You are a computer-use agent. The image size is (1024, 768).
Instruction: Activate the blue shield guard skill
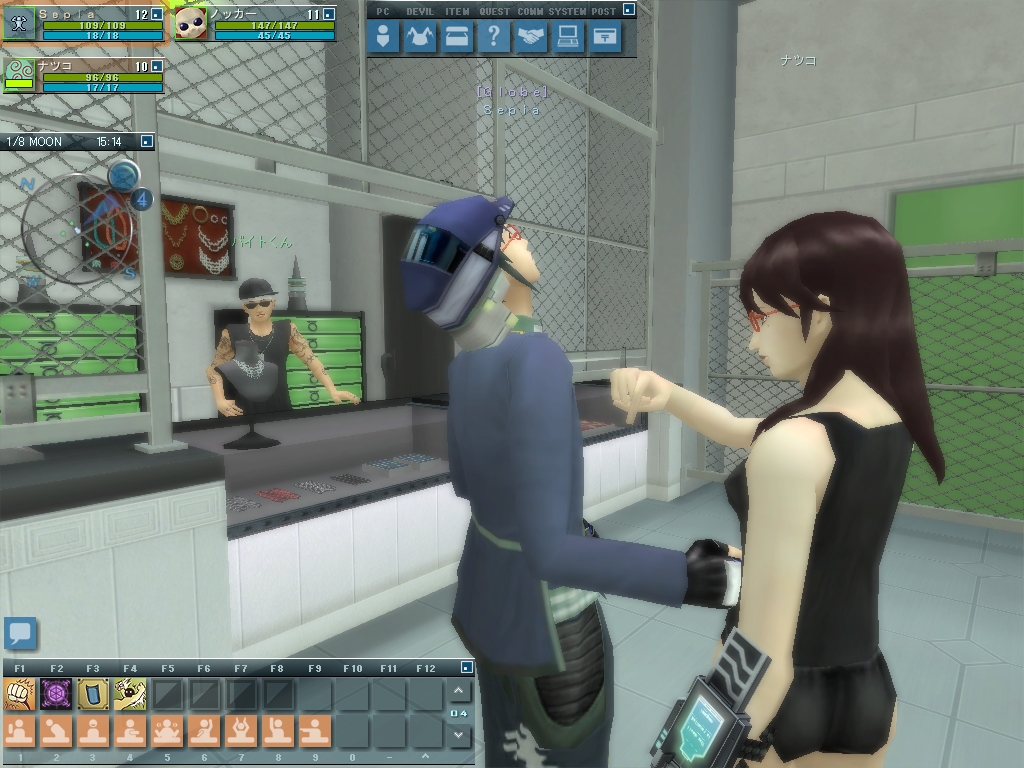tap(93, 693)
